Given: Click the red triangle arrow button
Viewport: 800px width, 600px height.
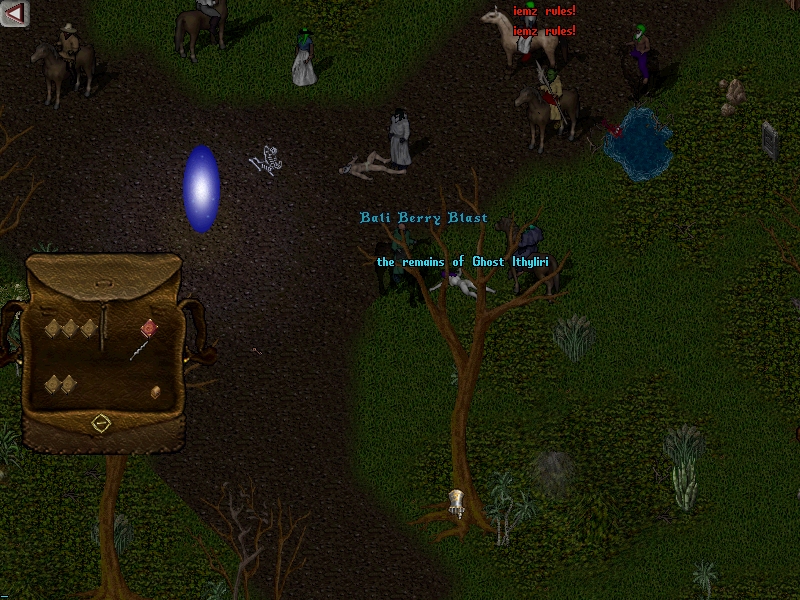Looking at the screenshot, I should coord(16,13).
